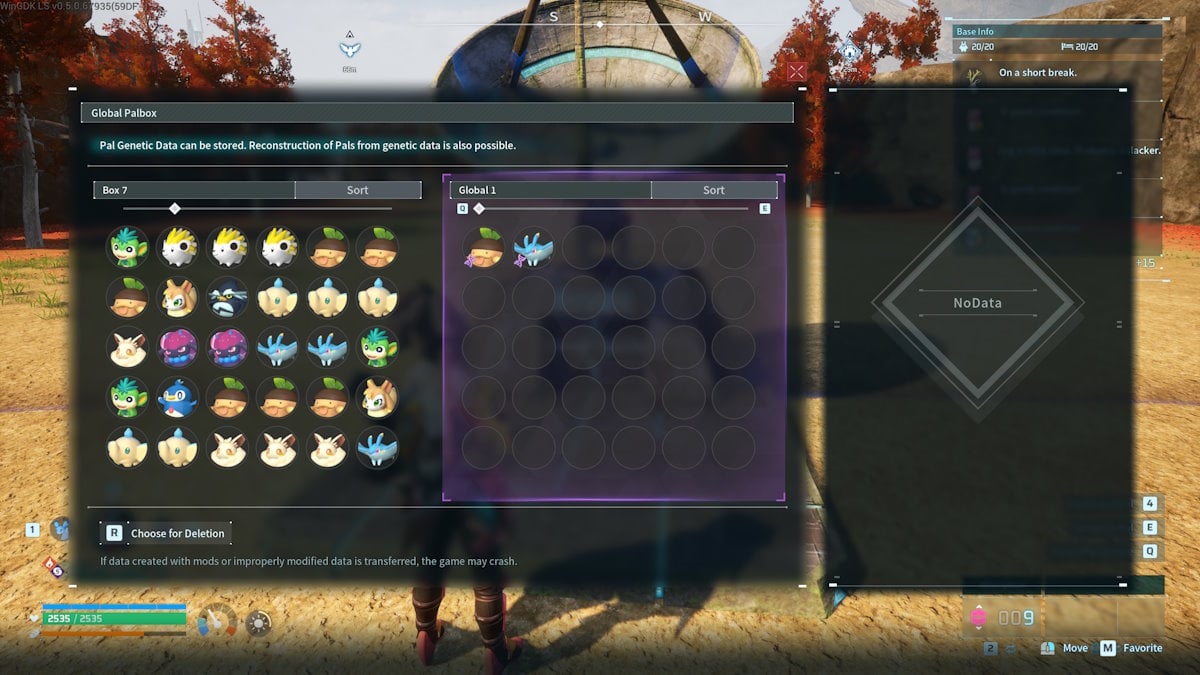The image size is (1200, 675).
Task: Click the Global 1 page slider handle
Action: point(479,208)
